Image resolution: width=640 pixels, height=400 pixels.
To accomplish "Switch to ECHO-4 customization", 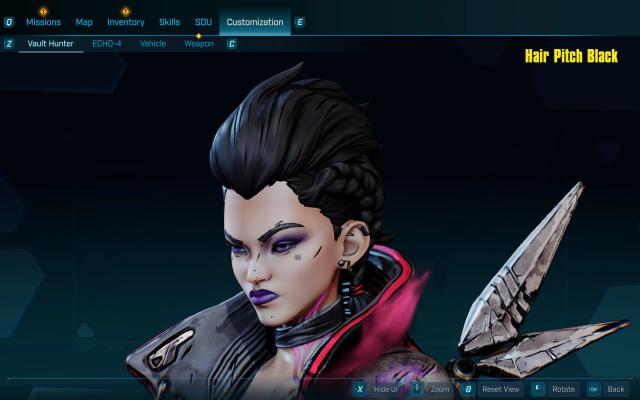I will coord(107,44).
